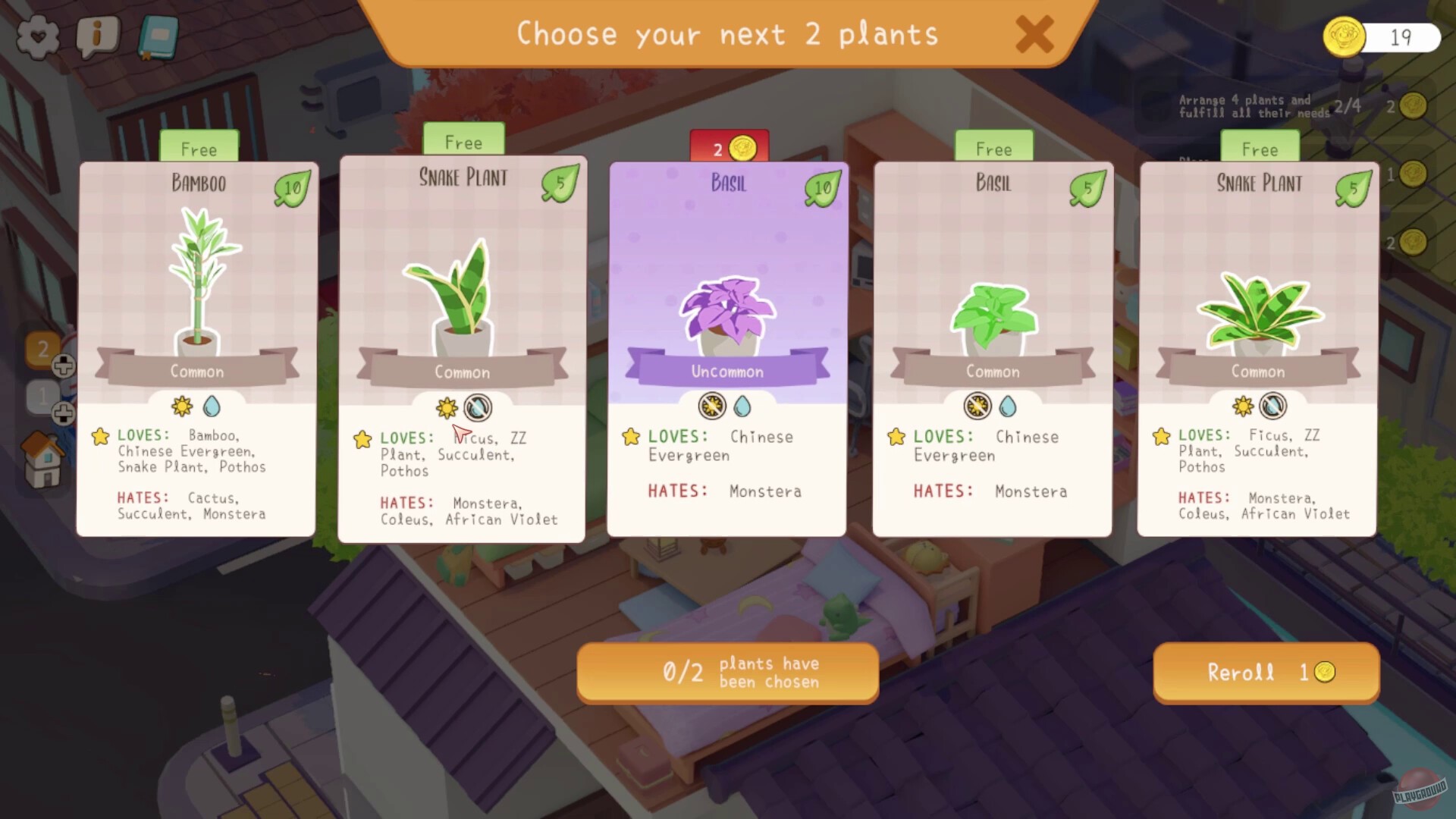This screenshot has height=819, width=1456.
Task: Close the plant selection screen with the X
Action: (1033, 35)
